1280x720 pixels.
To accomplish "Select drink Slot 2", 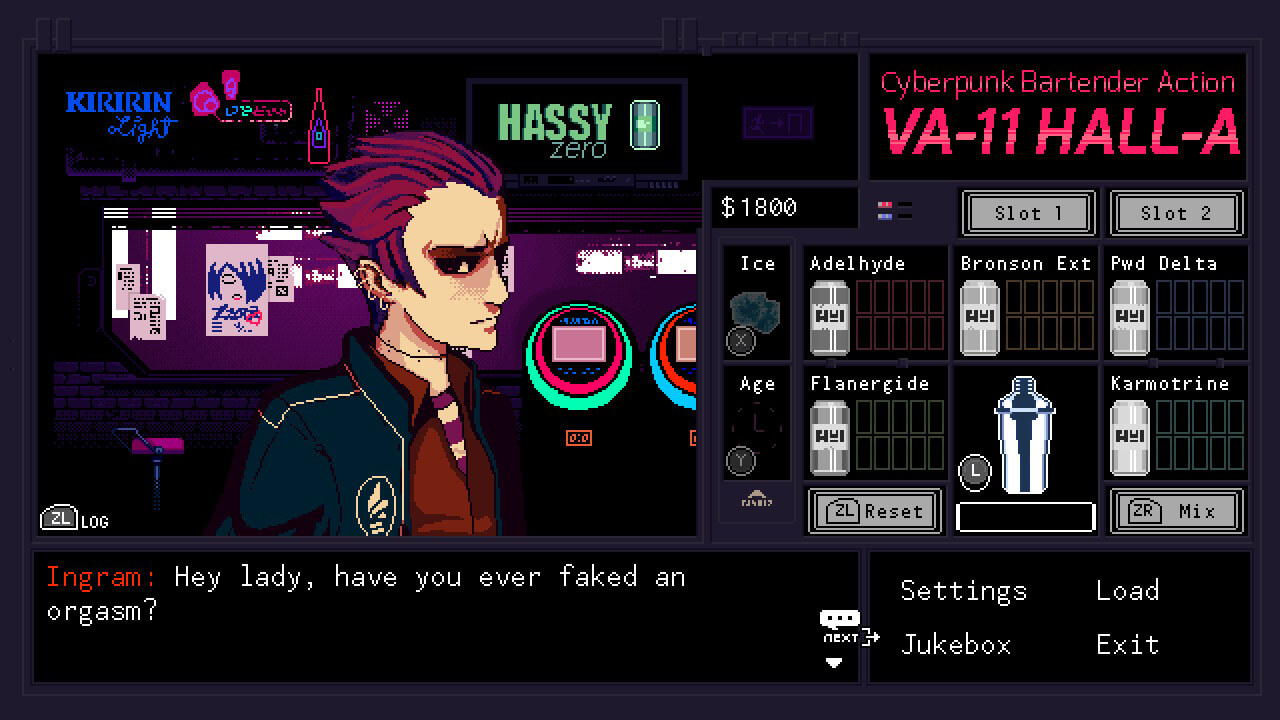I will coord(1176,213).
